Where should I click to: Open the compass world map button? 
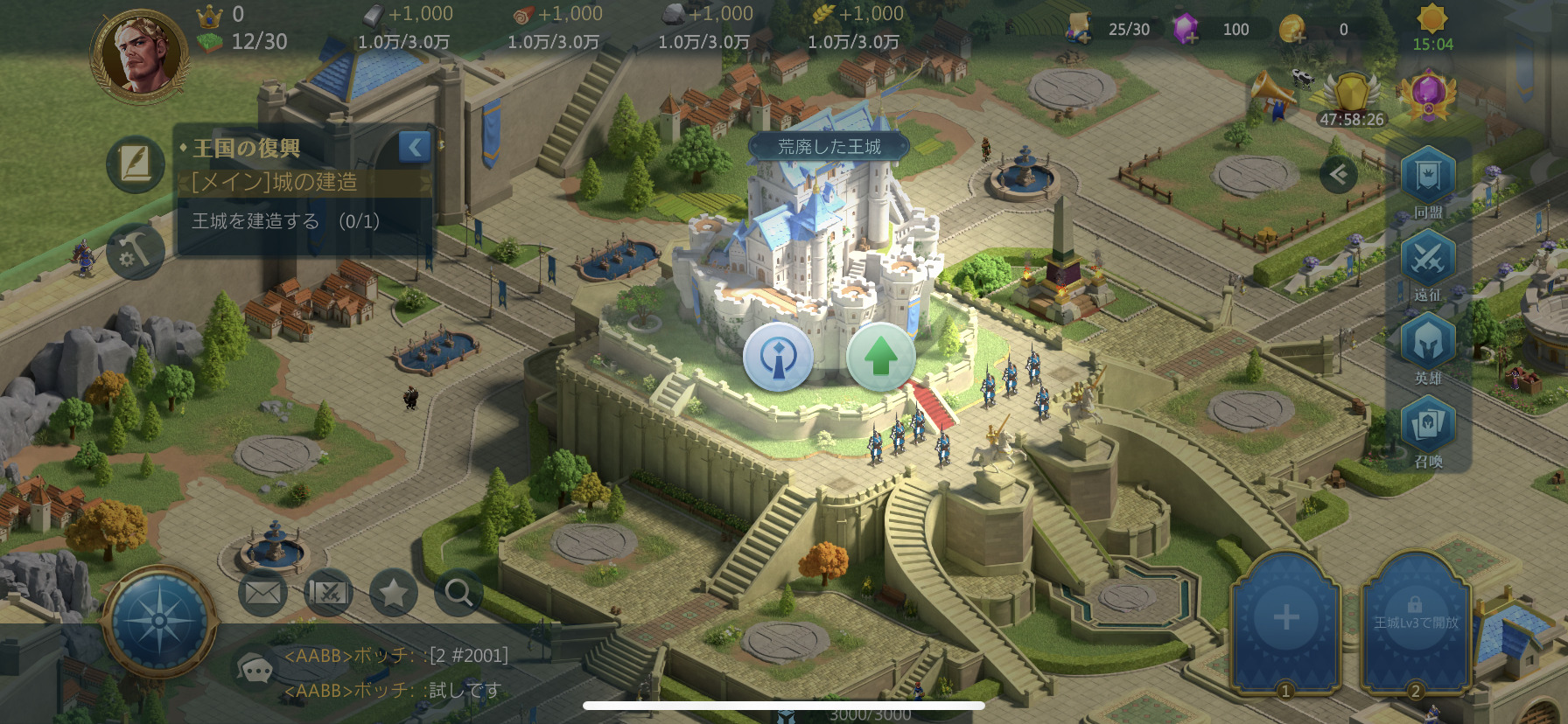pyautogui.click(x=159, y=621)
